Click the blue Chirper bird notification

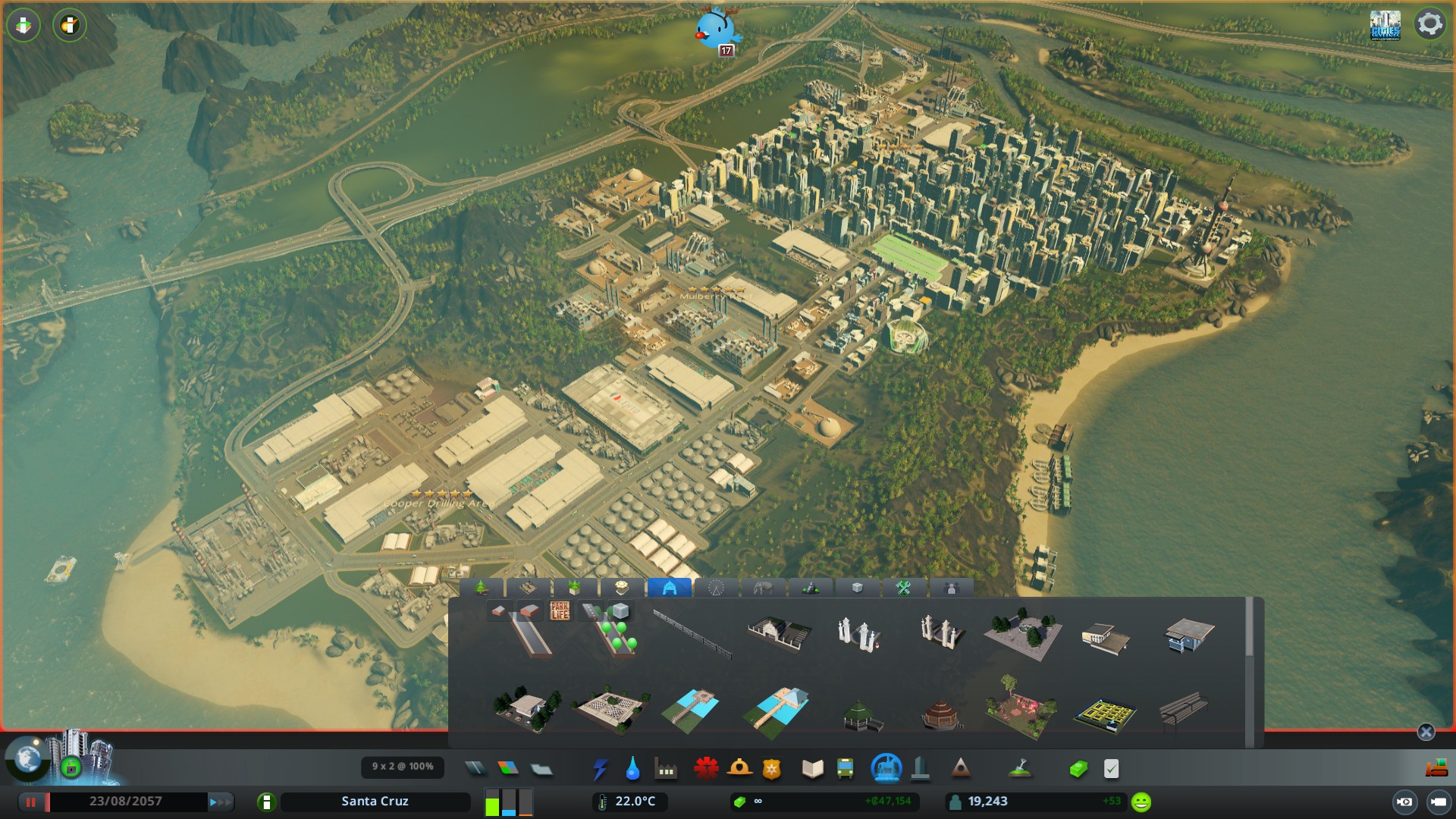tap(715, 30)
